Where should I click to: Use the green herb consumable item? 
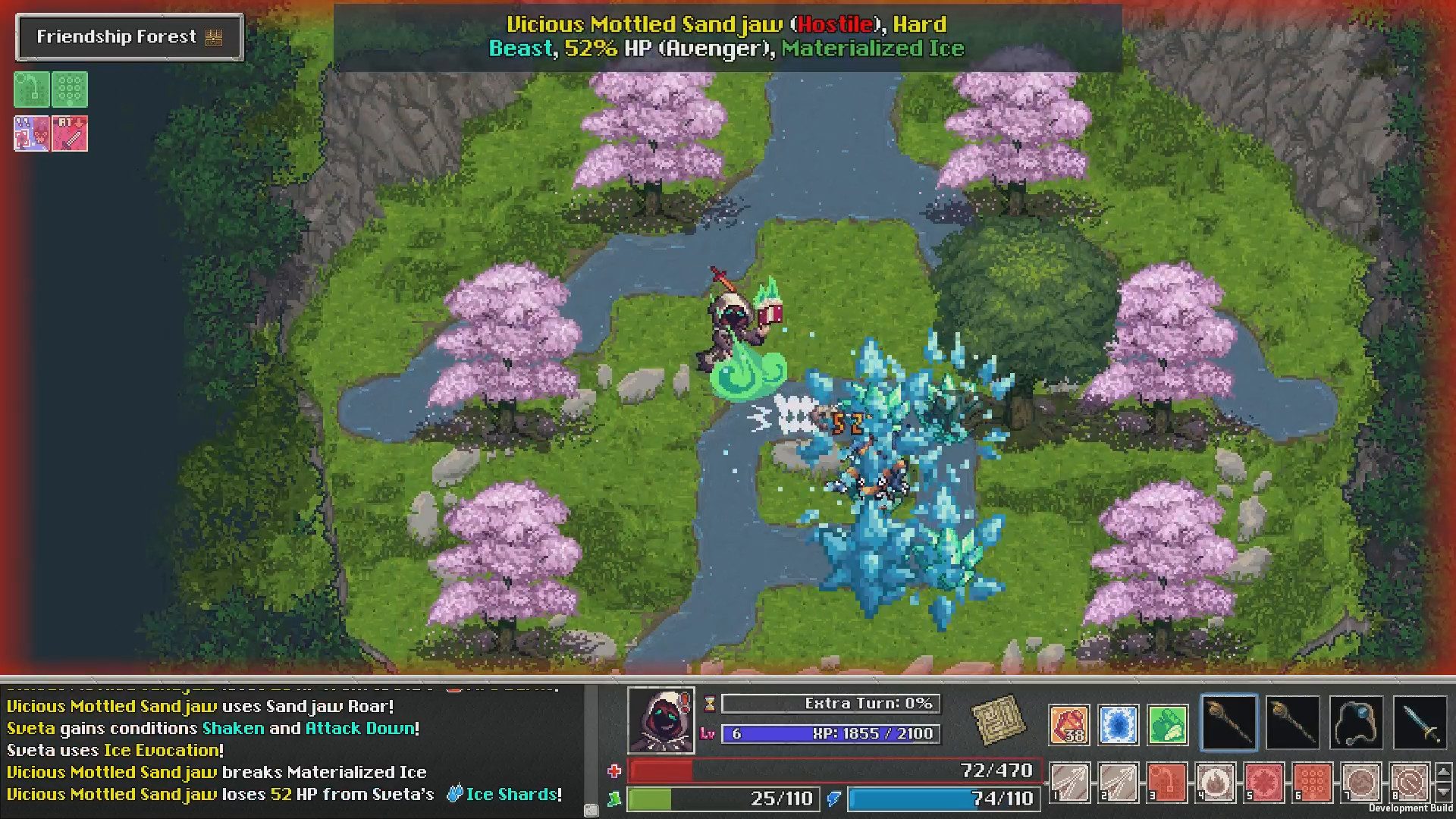coord(1168,724)
